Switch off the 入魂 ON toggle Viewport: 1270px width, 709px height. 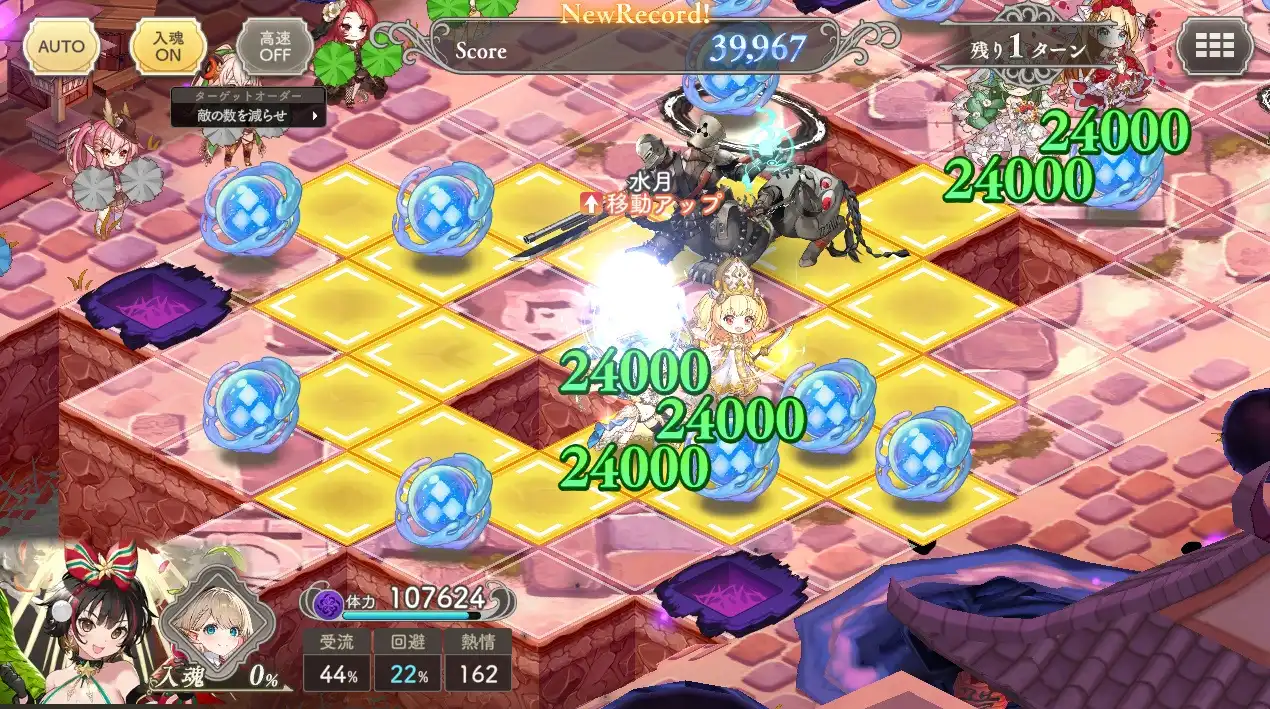[168, 47]
